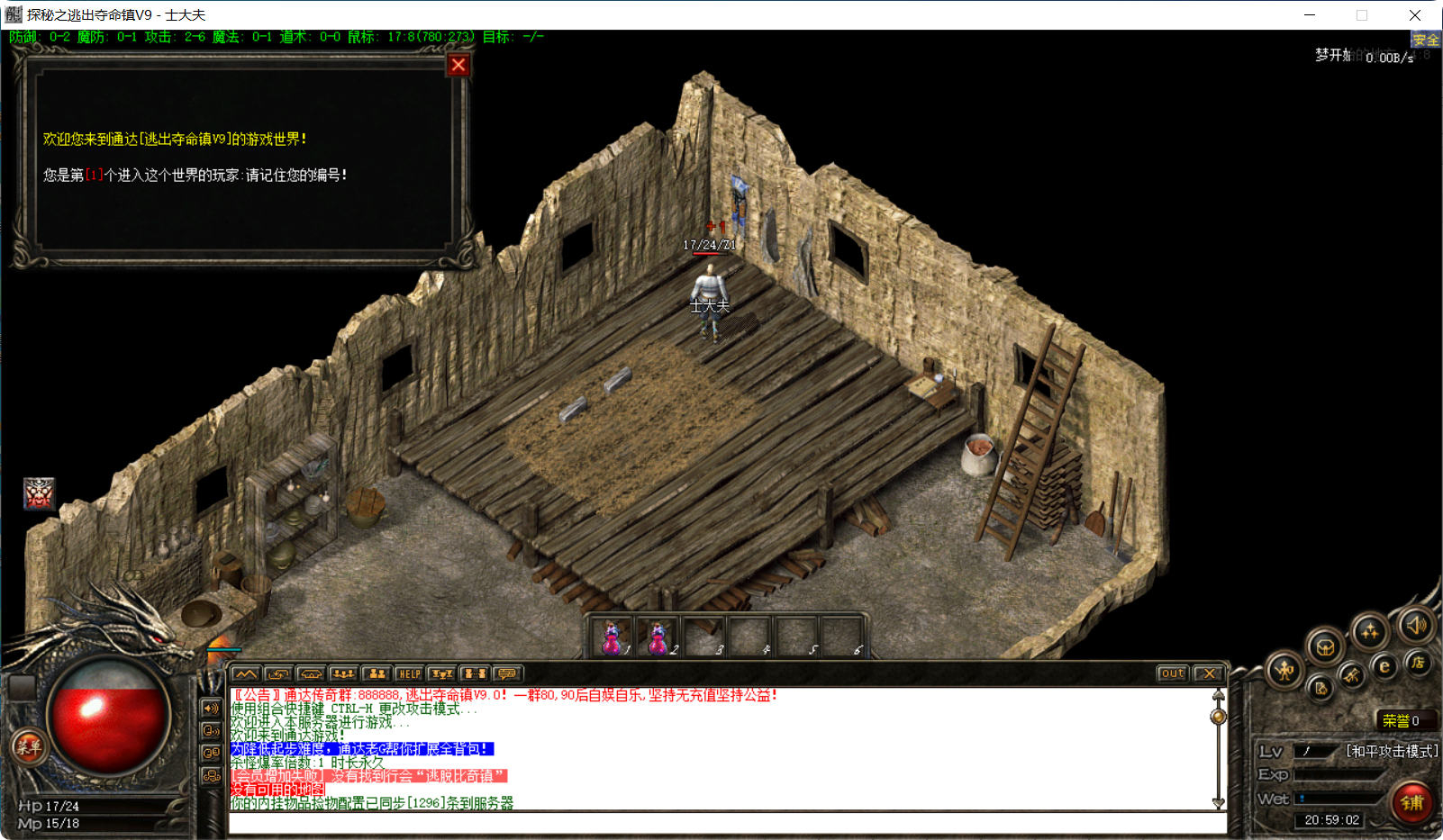Click the red quest icon on the left wall

pyautogui.click(x=38, y=496)
